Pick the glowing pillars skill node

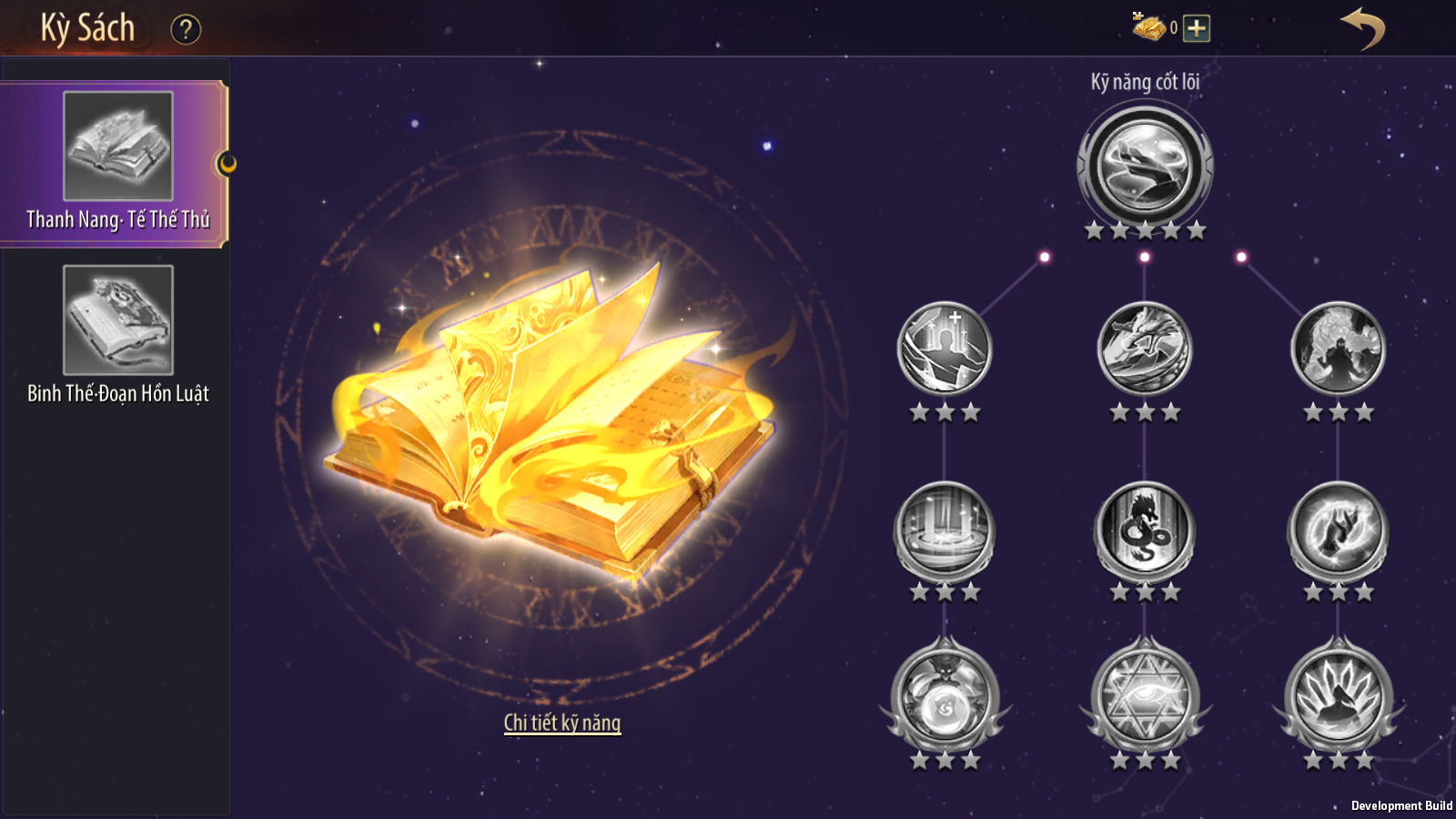pyautogui.click(x=945, y=529)
